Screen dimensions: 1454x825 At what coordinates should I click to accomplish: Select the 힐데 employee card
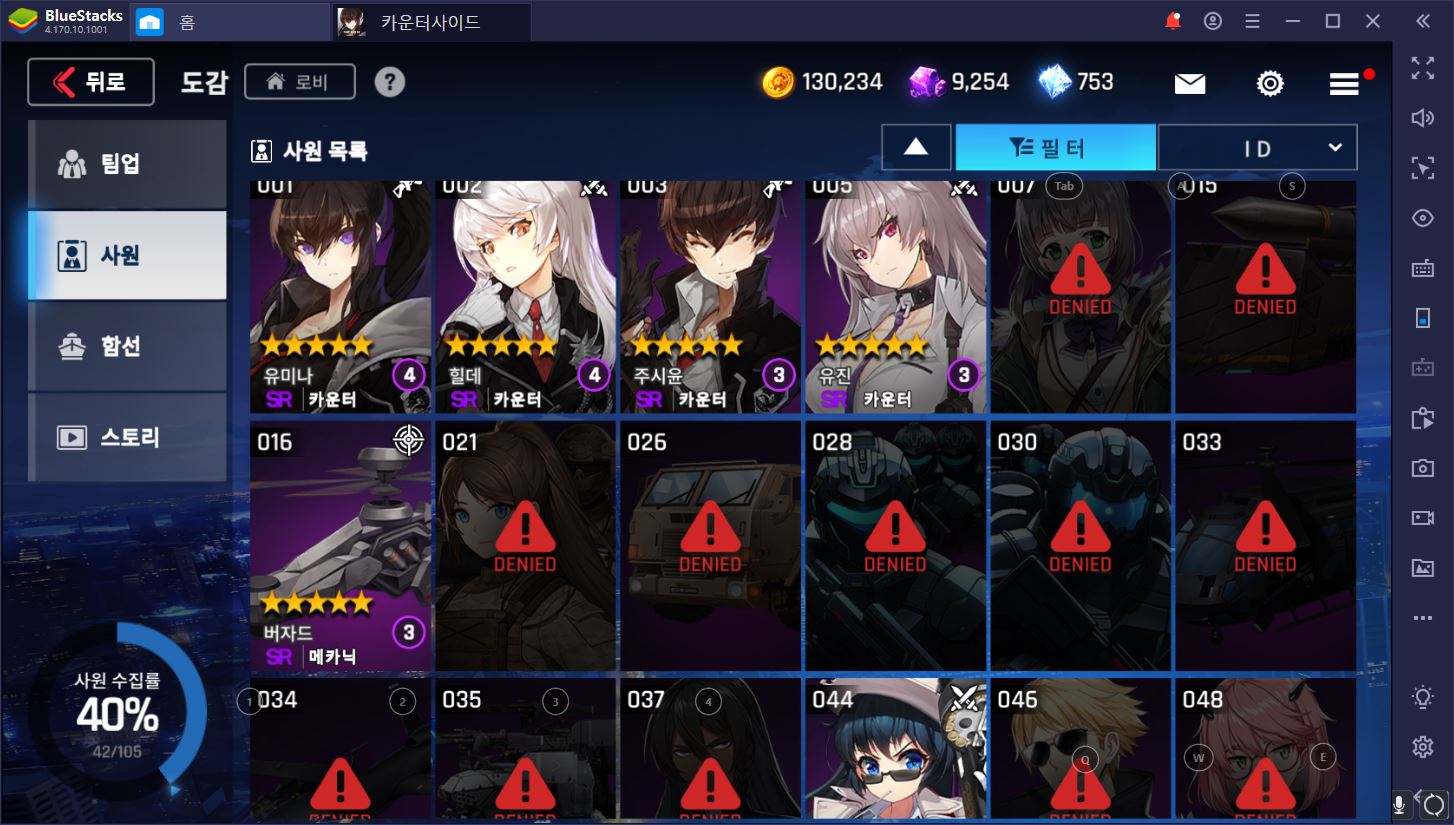[526, 297]
